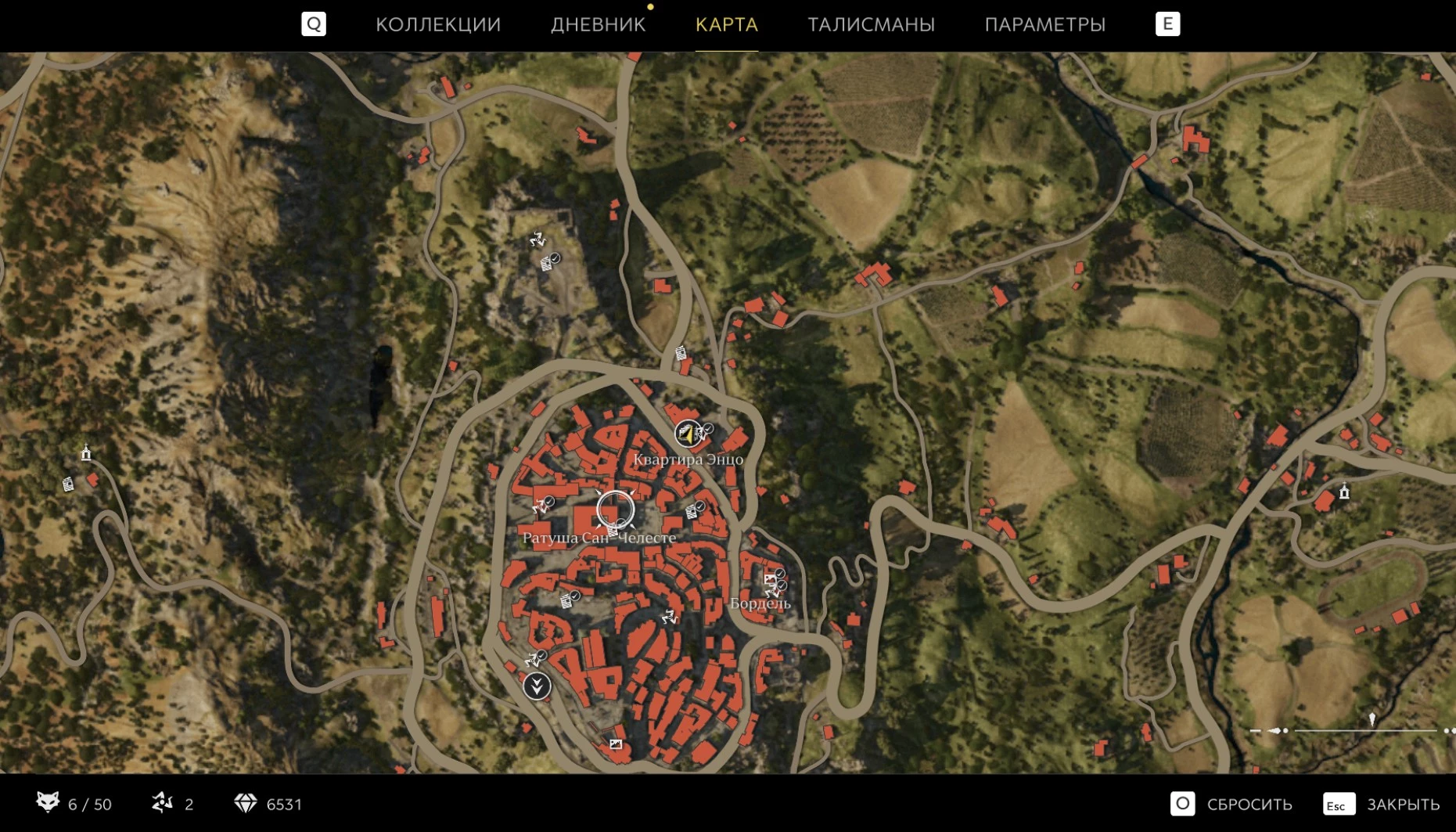Adjust the map zoom slider handle
Screen dimensions: 1456x832
tap(1372, 720)
